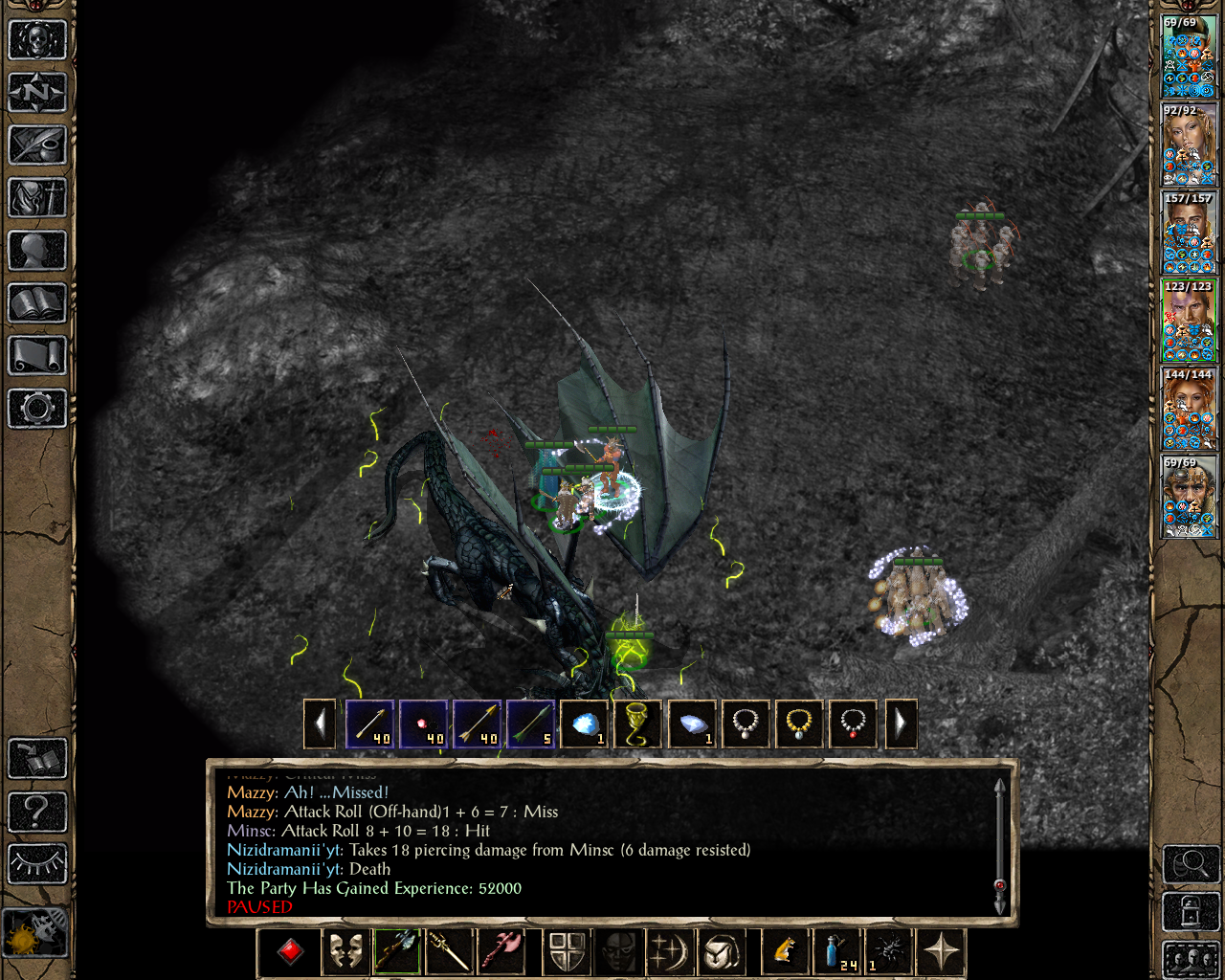Open the help question mark button
1225x980 pixels.
point(37,812)
